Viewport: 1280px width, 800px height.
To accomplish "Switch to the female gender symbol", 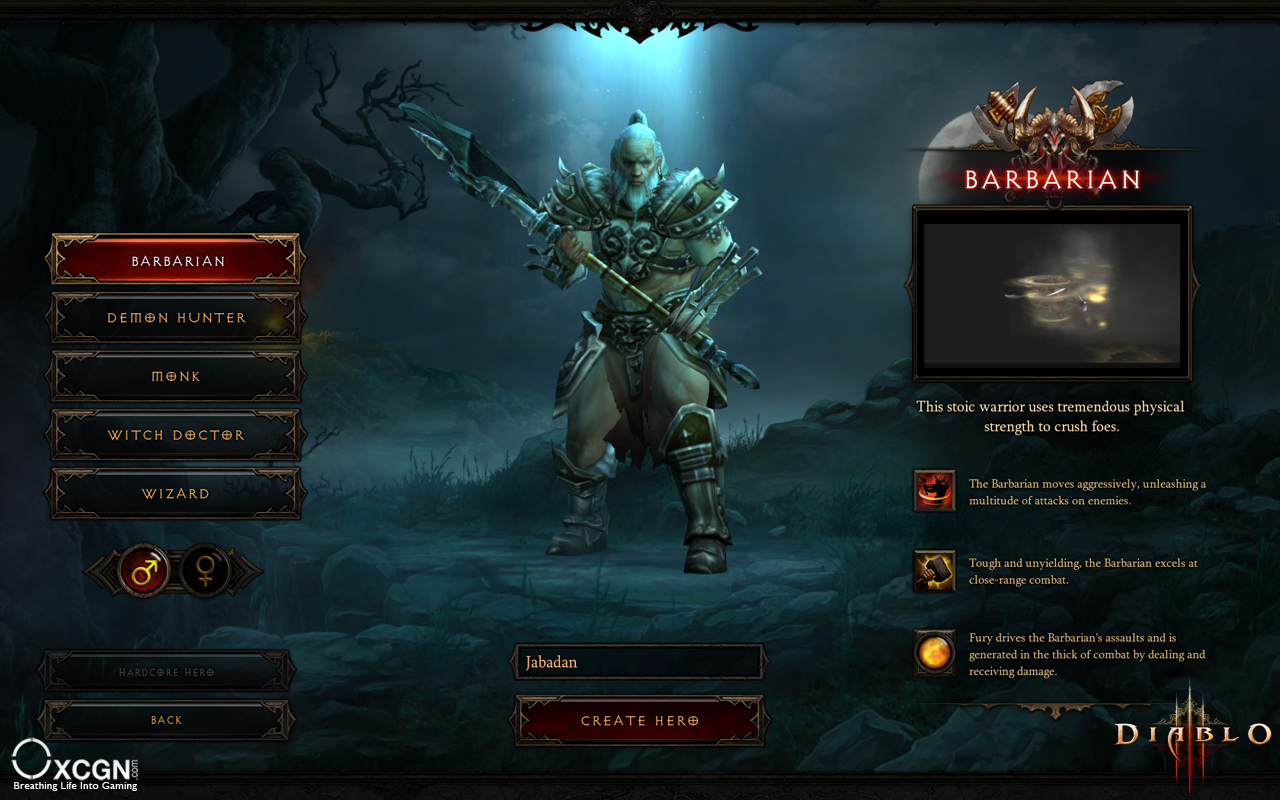I will [x=206, y=572].
